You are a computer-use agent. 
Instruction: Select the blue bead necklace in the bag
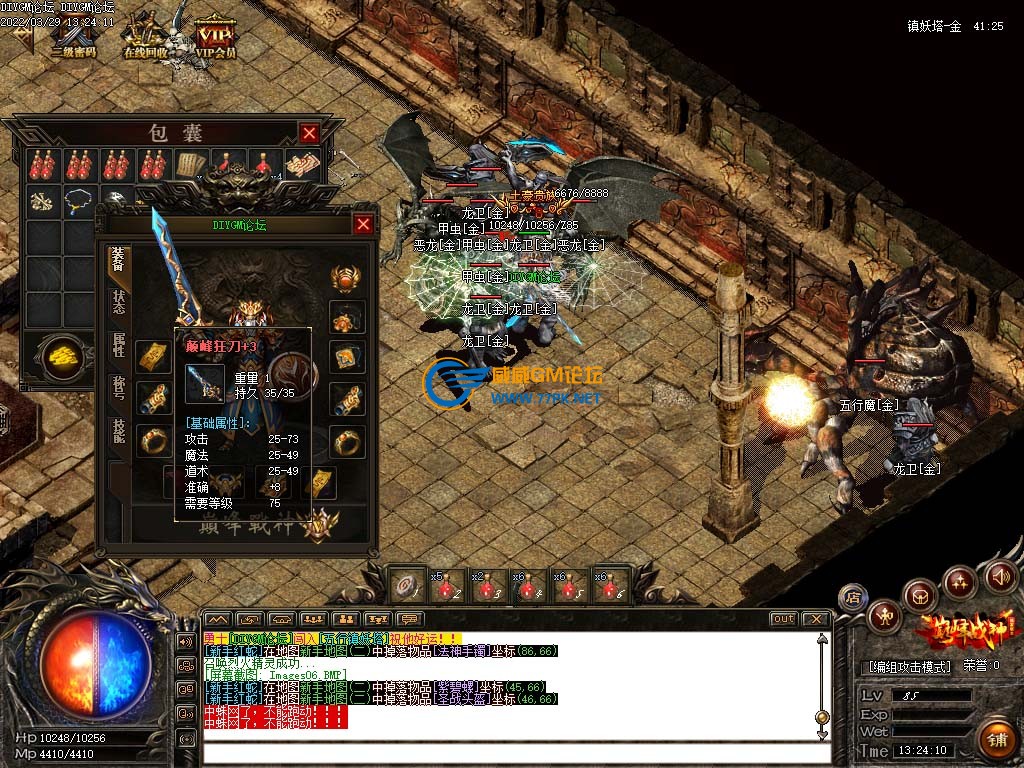pyautogui.click(x=78, y=200)
